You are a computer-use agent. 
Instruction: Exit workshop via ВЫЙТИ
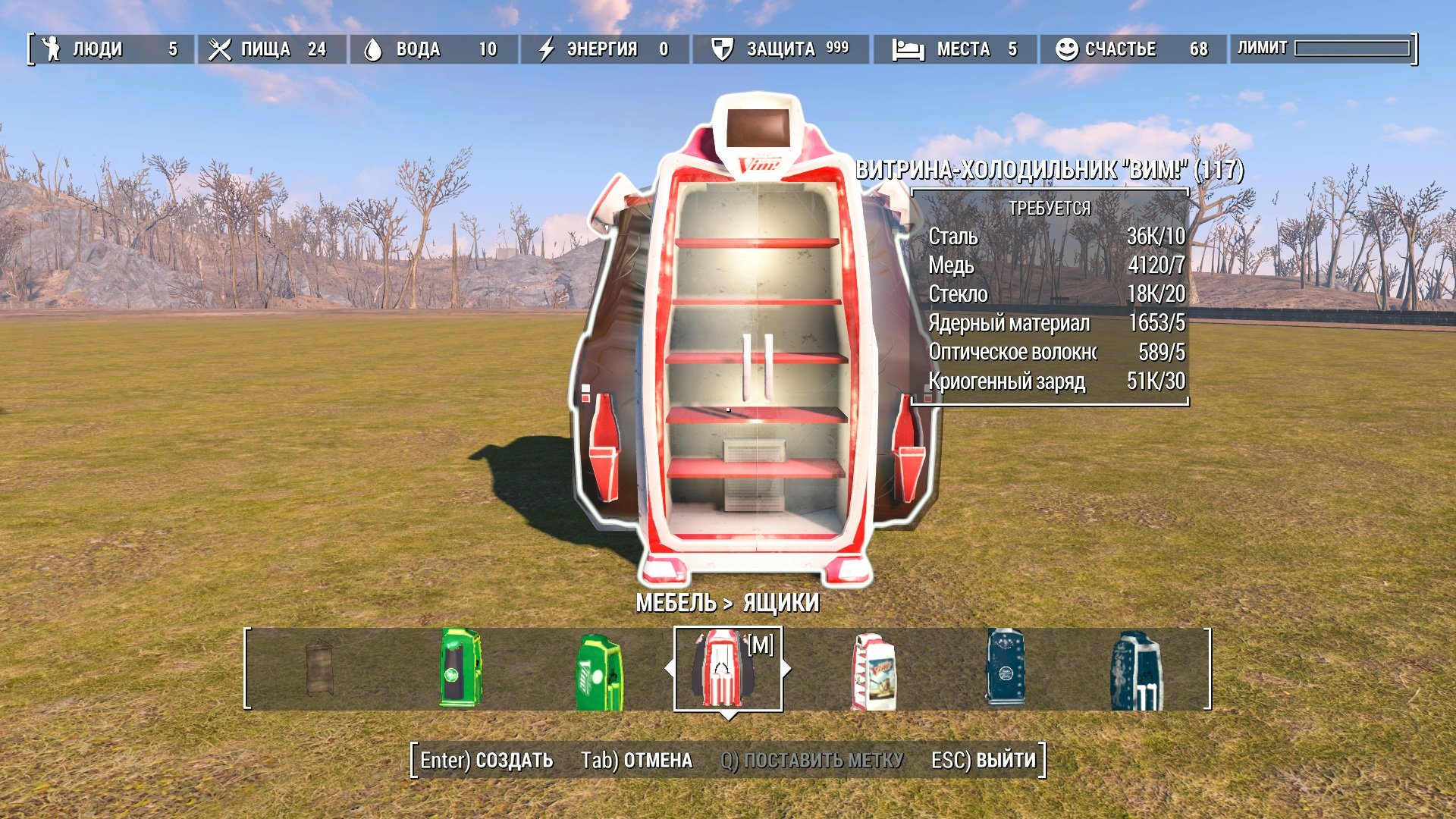click(983, 760)
